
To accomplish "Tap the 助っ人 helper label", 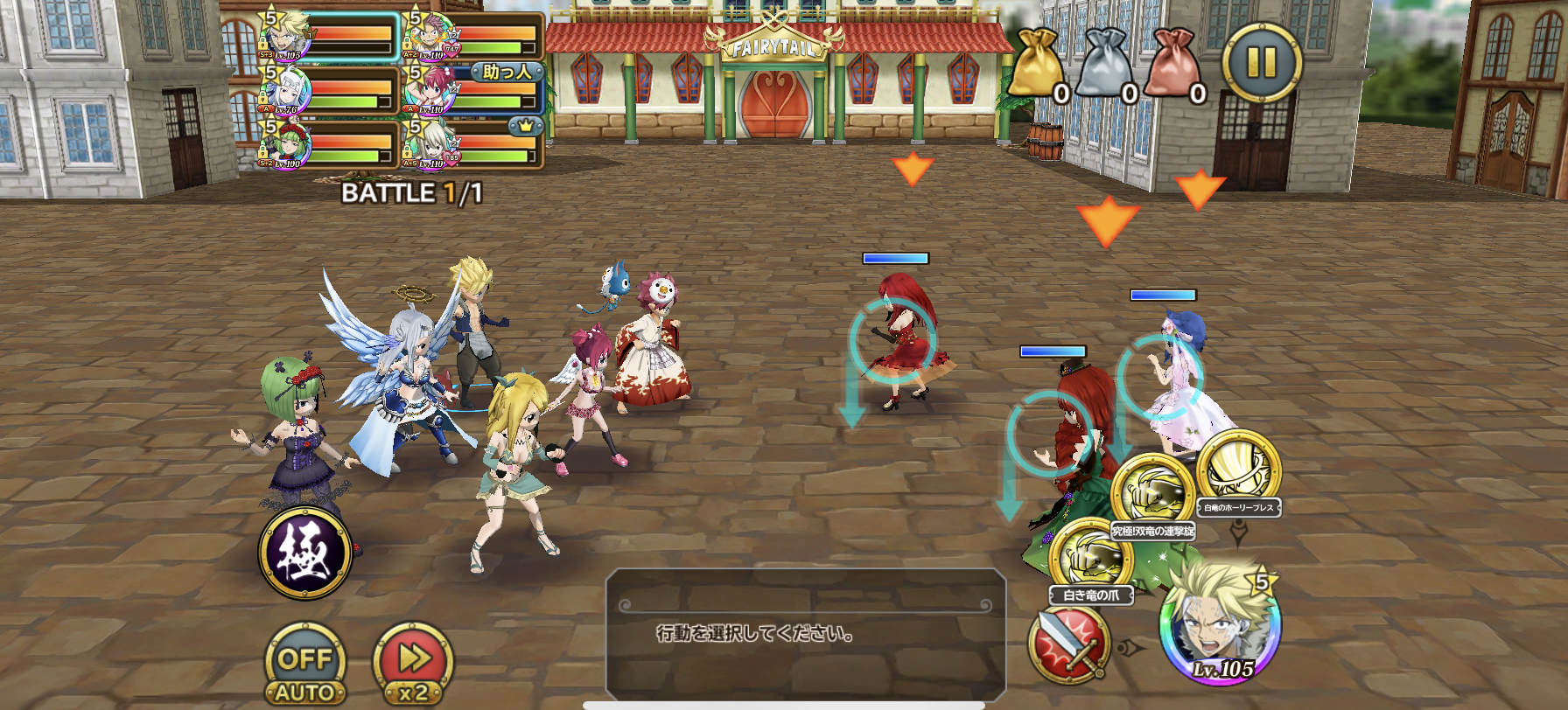I will pos(506,73).
